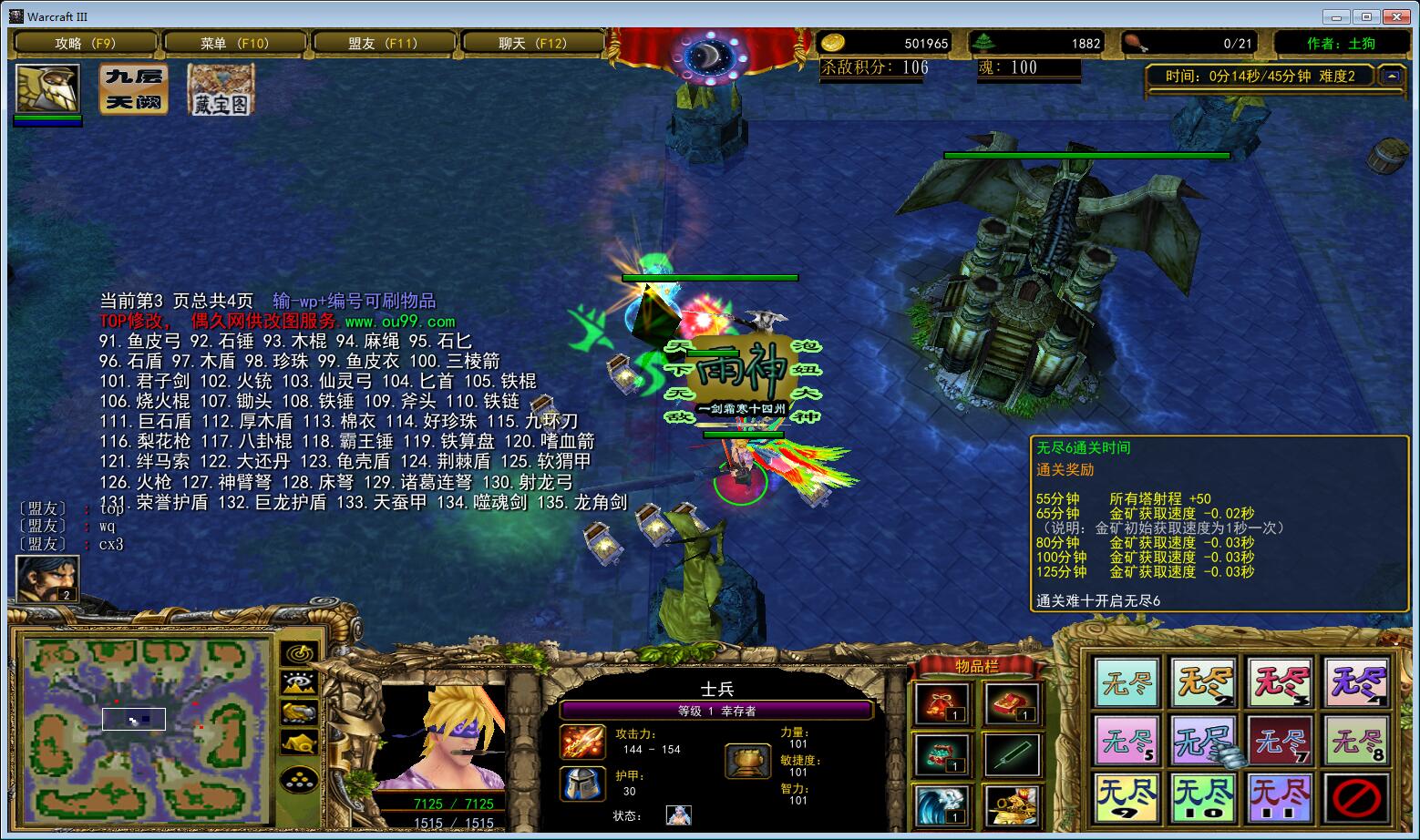Click the attack damage sword icon
1420x840 pixels.
click(581, 743)
